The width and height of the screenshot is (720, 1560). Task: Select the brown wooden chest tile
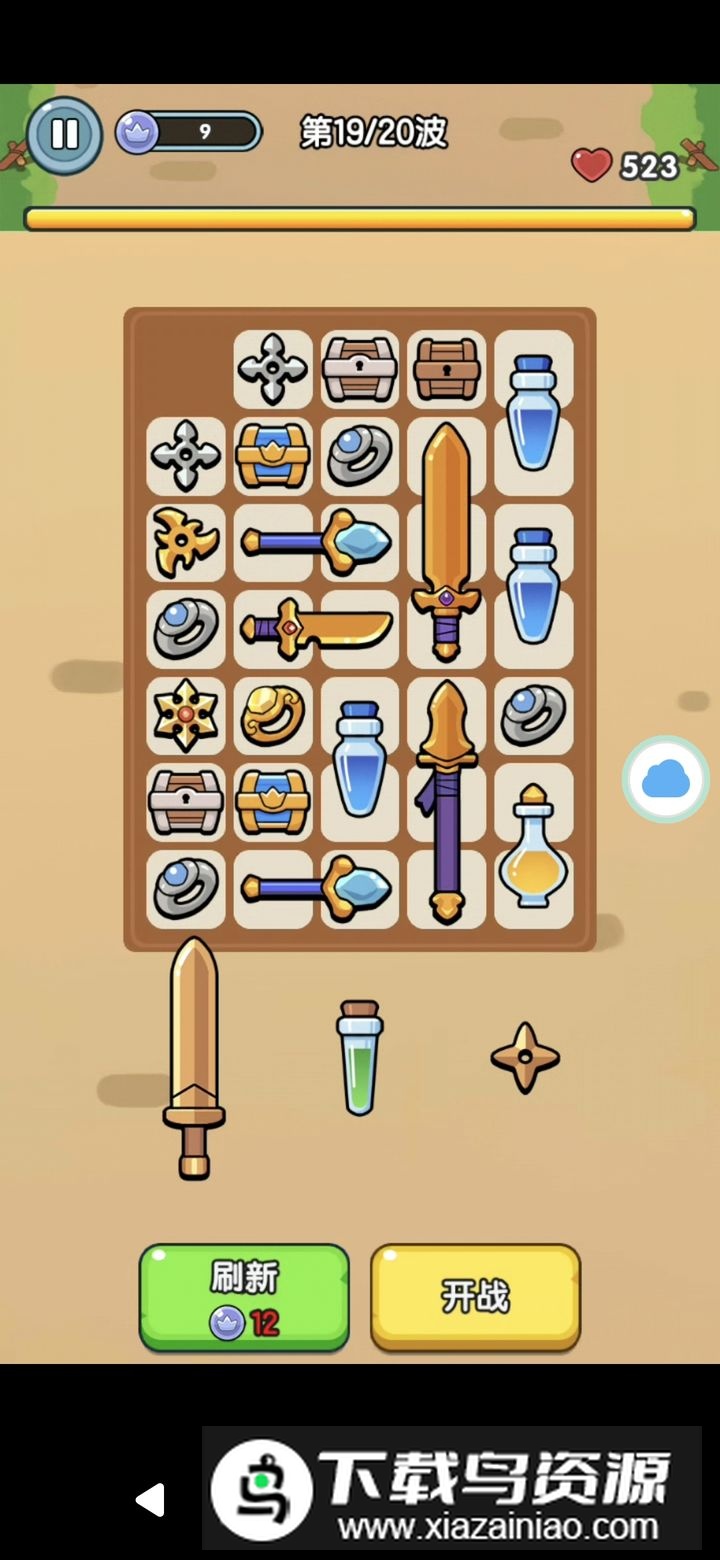(x=446, y=369)
